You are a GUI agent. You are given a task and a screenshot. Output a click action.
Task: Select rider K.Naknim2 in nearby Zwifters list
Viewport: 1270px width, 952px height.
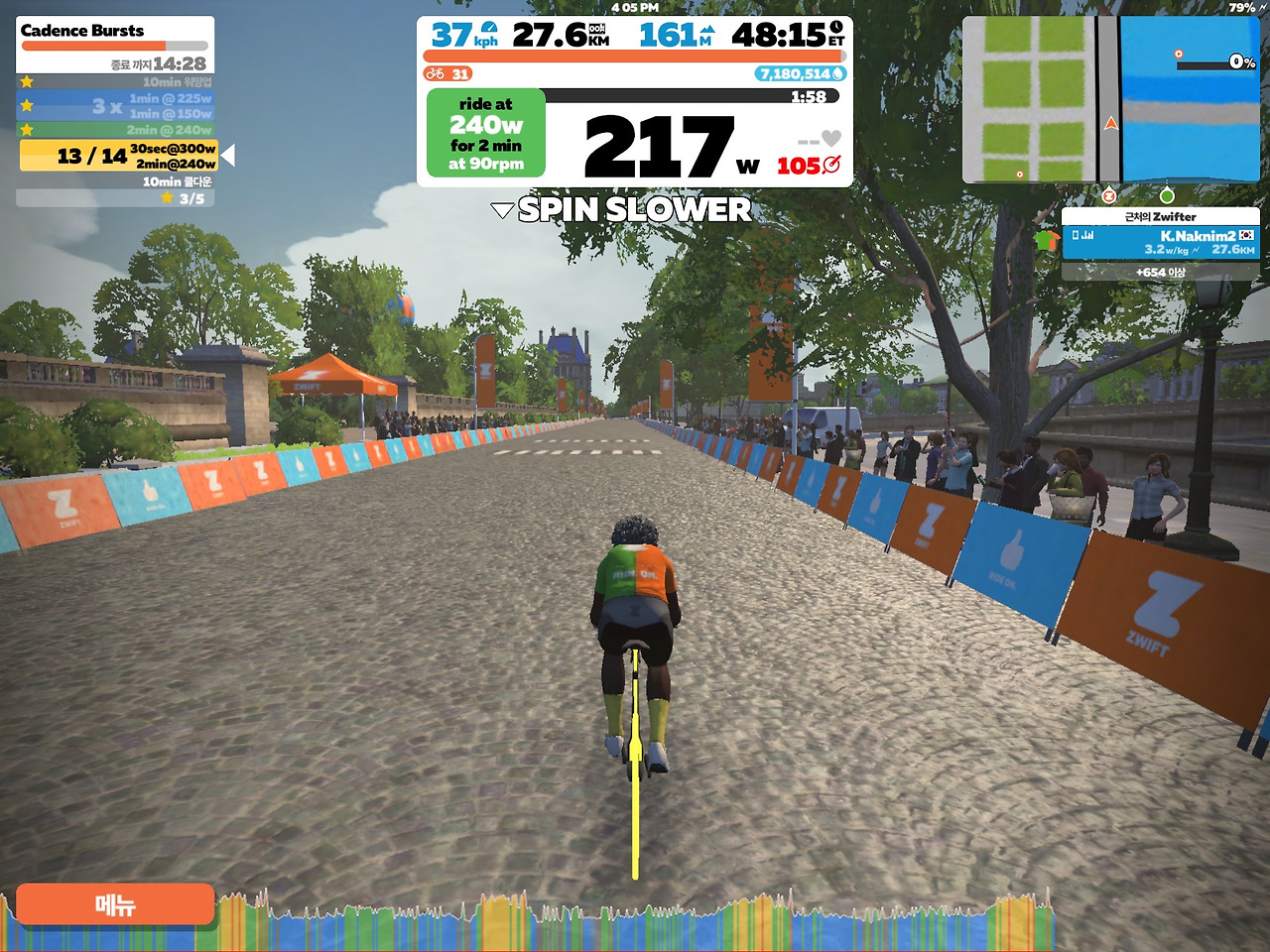(1160, 242)
